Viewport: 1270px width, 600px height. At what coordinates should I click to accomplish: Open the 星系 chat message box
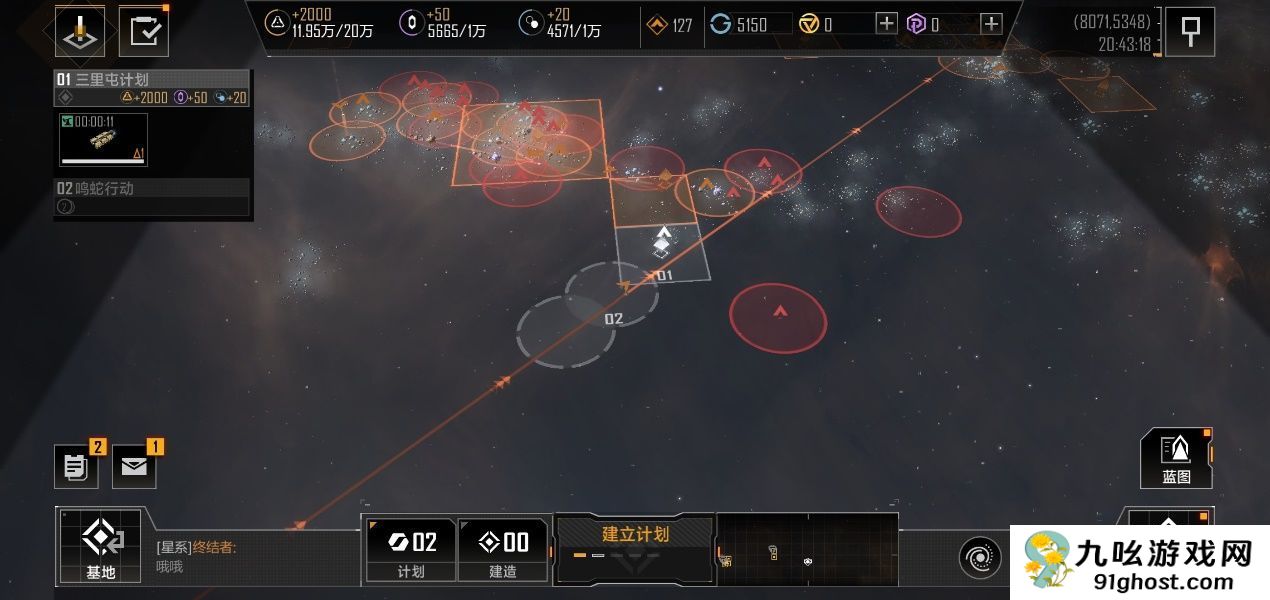click(255, 557)
